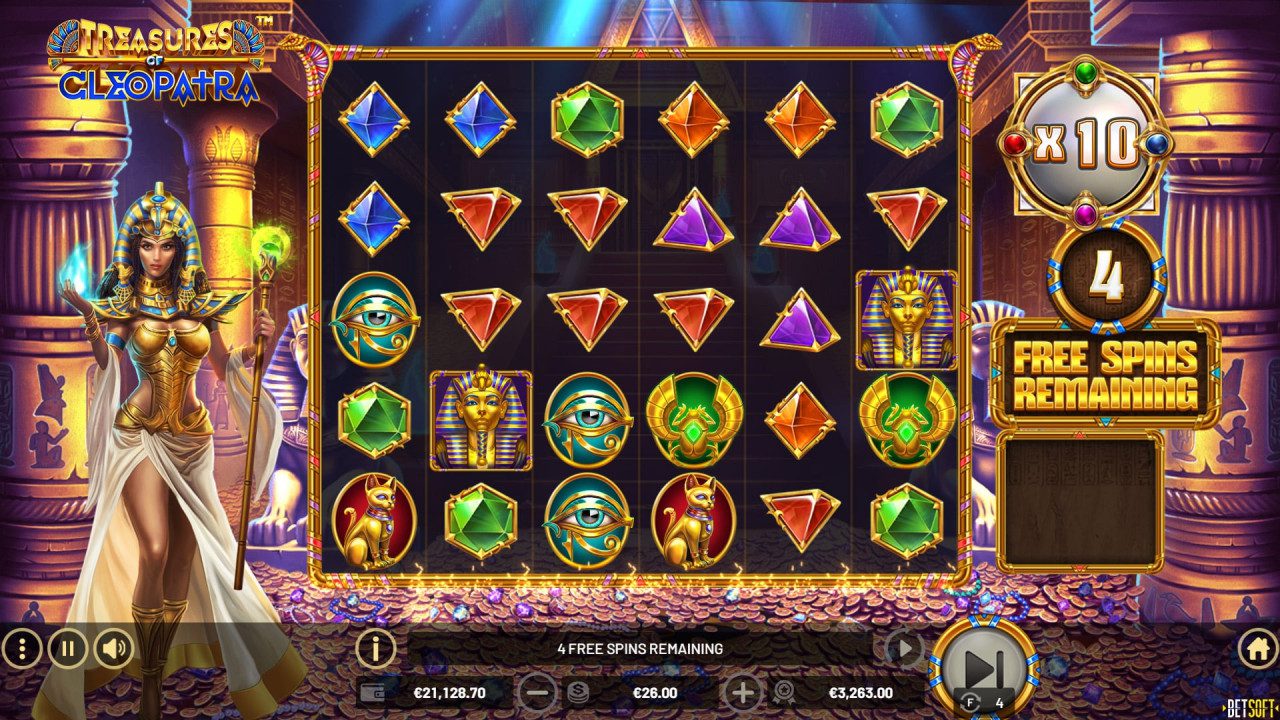Click the '4 FREE SPINS REMAINING' status bar

click(x=640, y=647)
